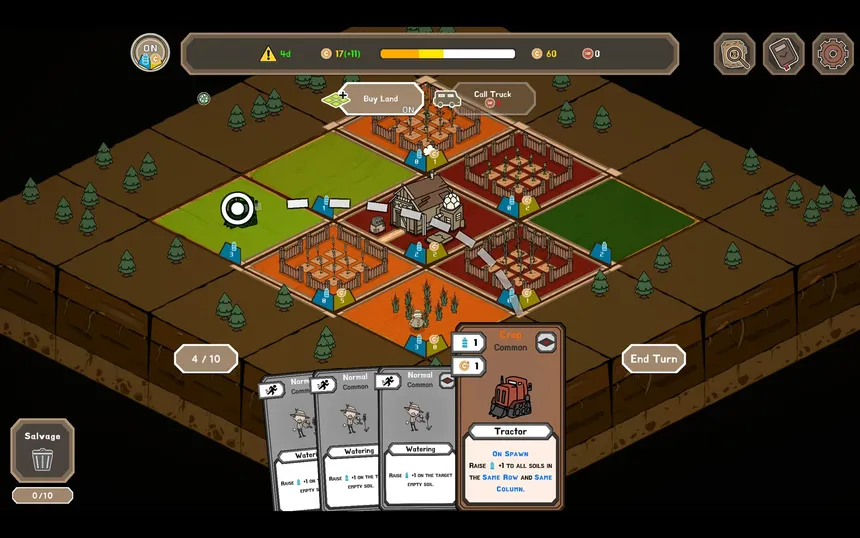Pick the middle Watering card
Screen dimensions: 860x538
tap(350, 445)
